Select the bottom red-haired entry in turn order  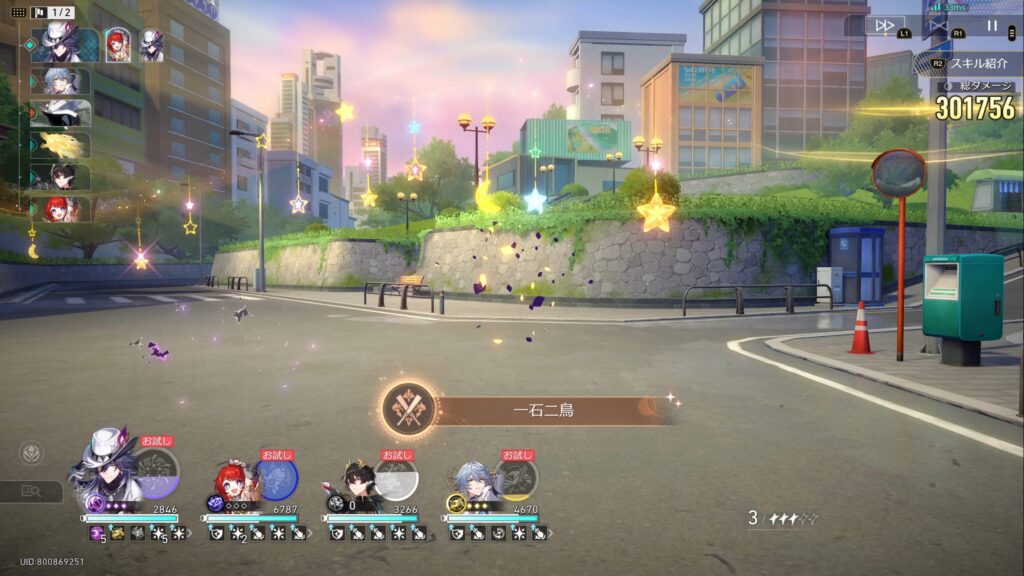tap(63, 209)
